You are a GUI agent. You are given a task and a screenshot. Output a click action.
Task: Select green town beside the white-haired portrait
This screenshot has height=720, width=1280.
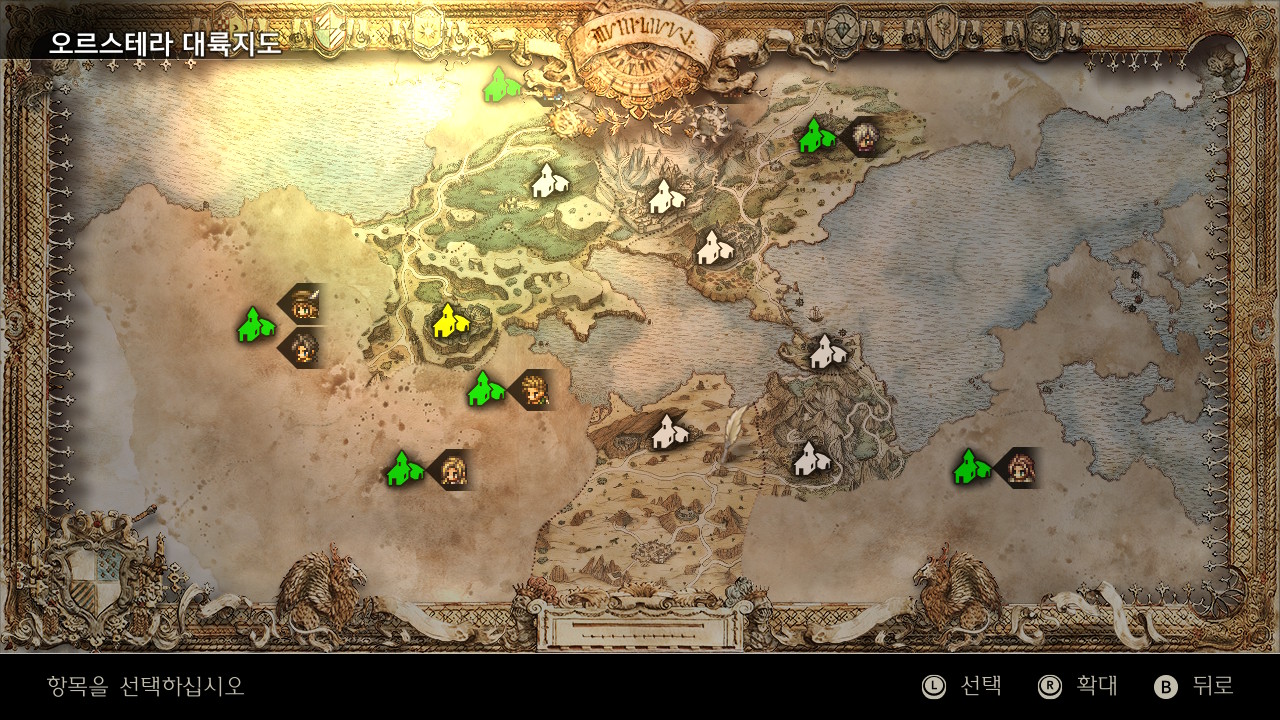pyautogui.click(x=815, y=135)
